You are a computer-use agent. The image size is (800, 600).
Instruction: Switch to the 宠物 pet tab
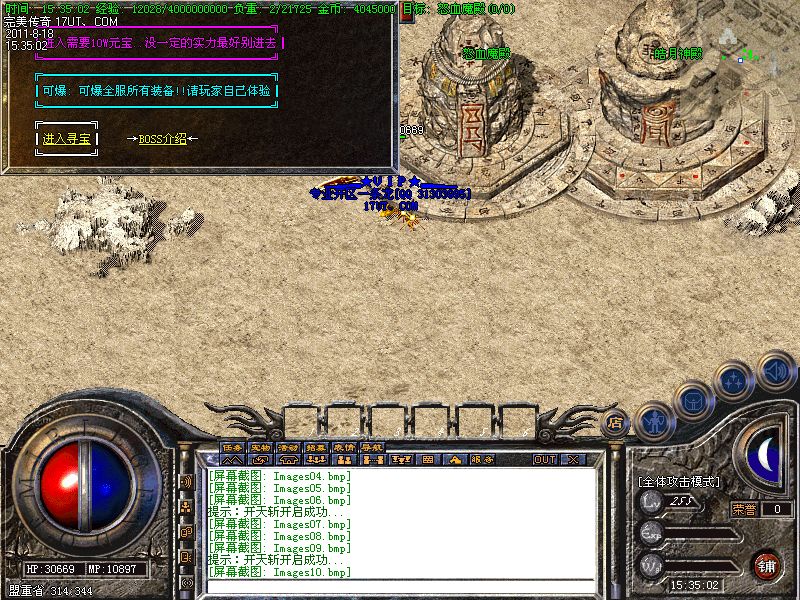pyautogui.click(x=260, y=447)
